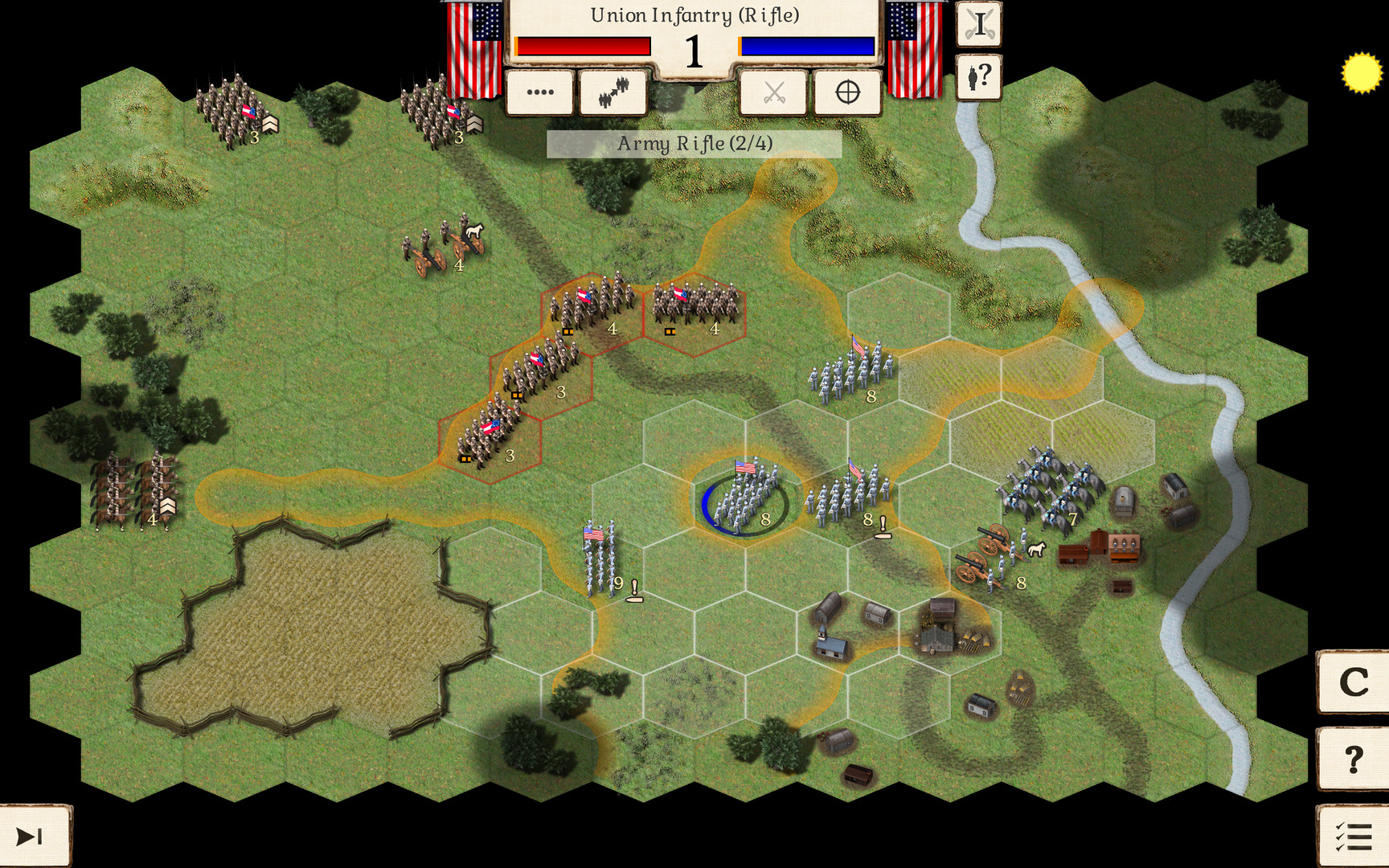The height and width of the screenshot is (868, 1389).
Task: Select the crossed swords attack icon
Action: pyautogui.click(x=773, y=92)
